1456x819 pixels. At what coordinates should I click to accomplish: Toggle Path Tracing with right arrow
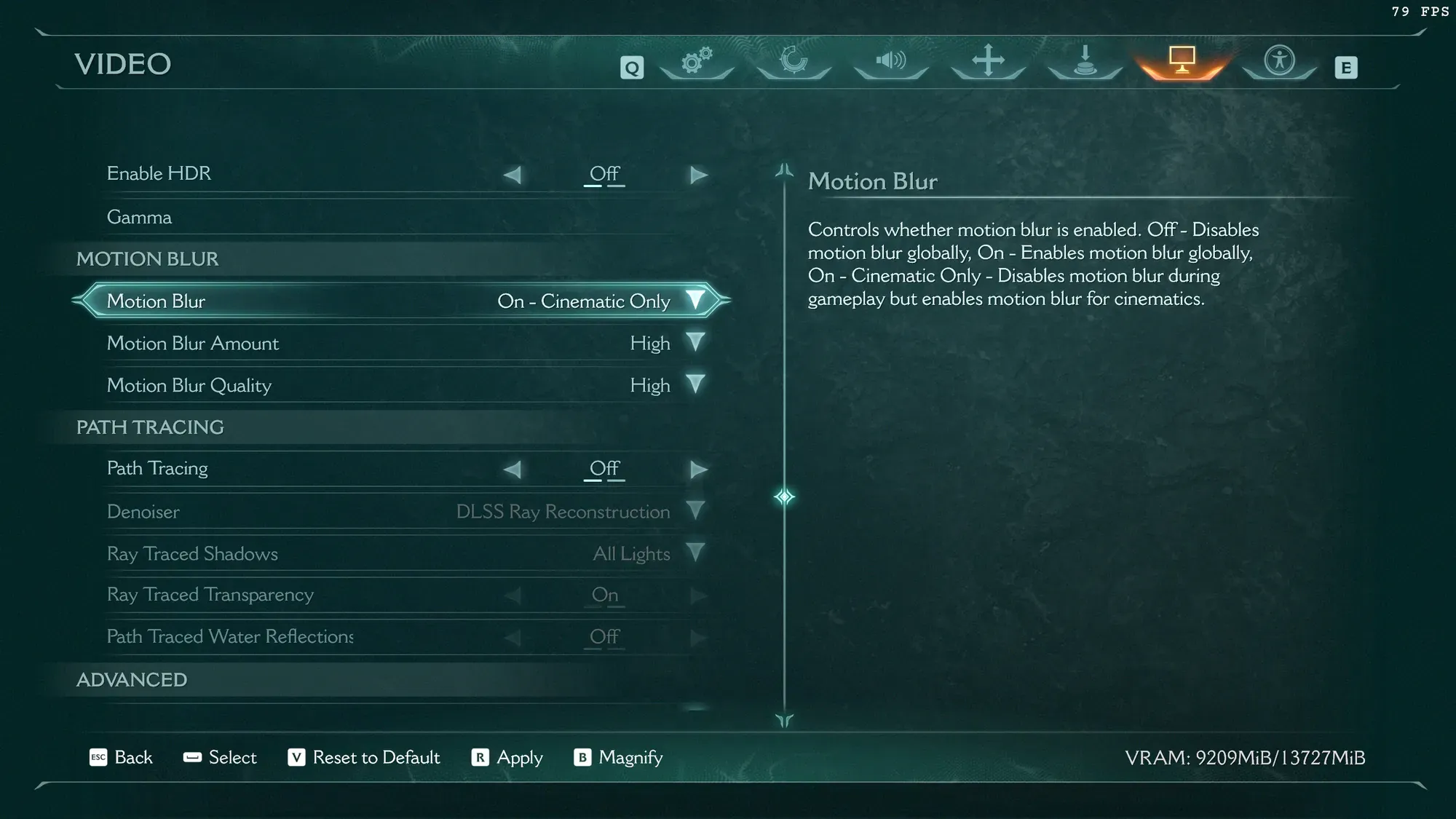(x=698, y=470)
